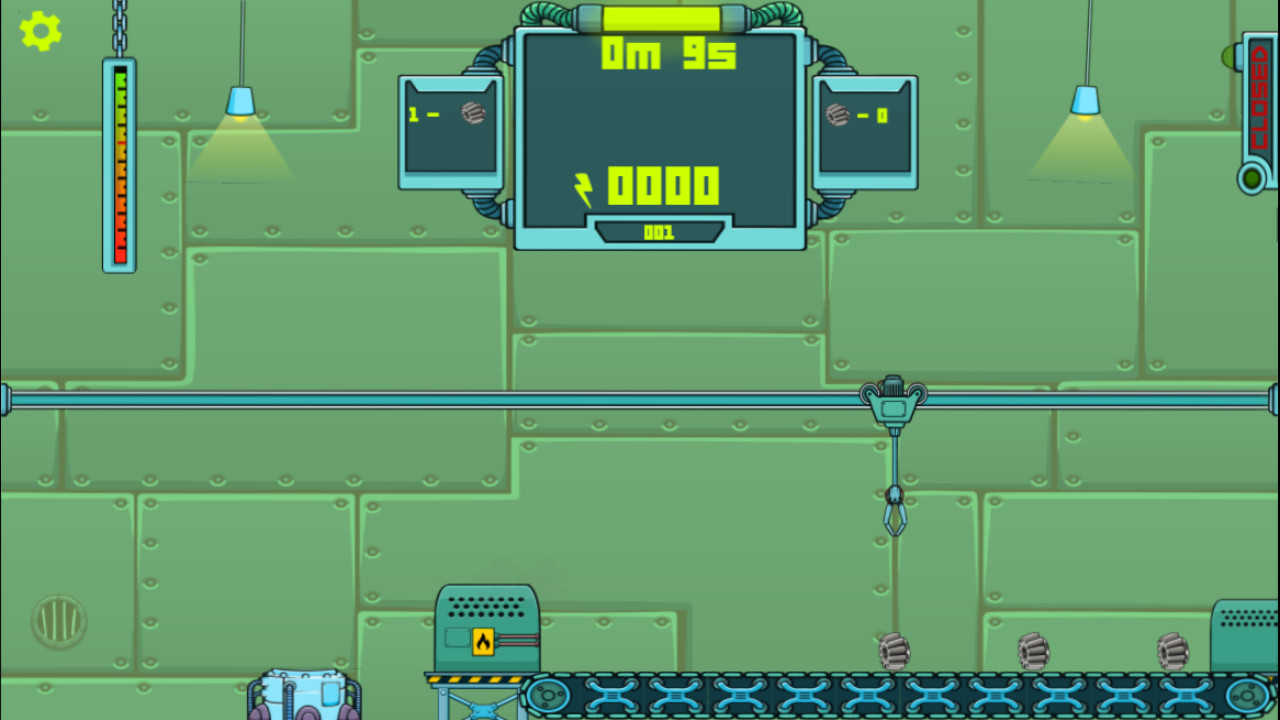This screenshot has height=720, width=1280.
Task: Click the 001 level indicator on the scoreboard
Action: (659, 233)
